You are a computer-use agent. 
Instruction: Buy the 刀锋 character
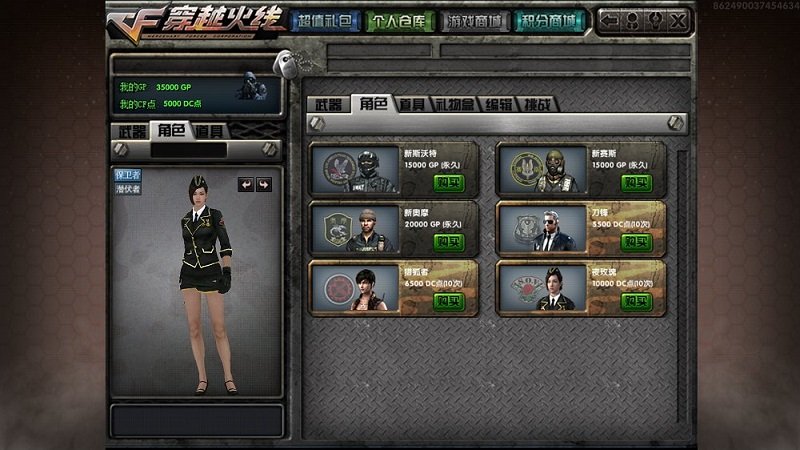pyautogui.click(x=635, y=242)
